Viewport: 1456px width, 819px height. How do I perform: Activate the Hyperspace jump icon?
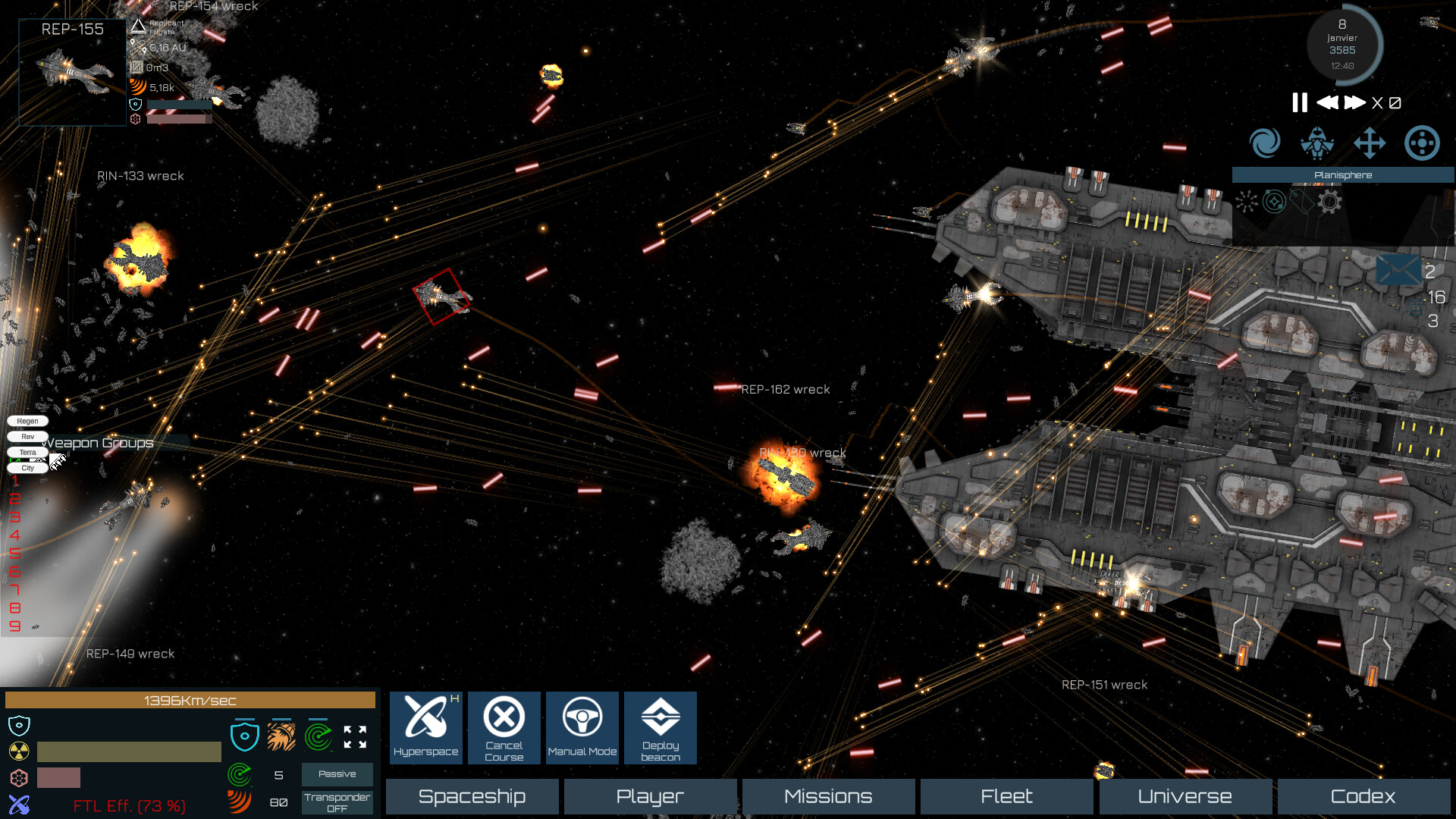coord(425,726)
